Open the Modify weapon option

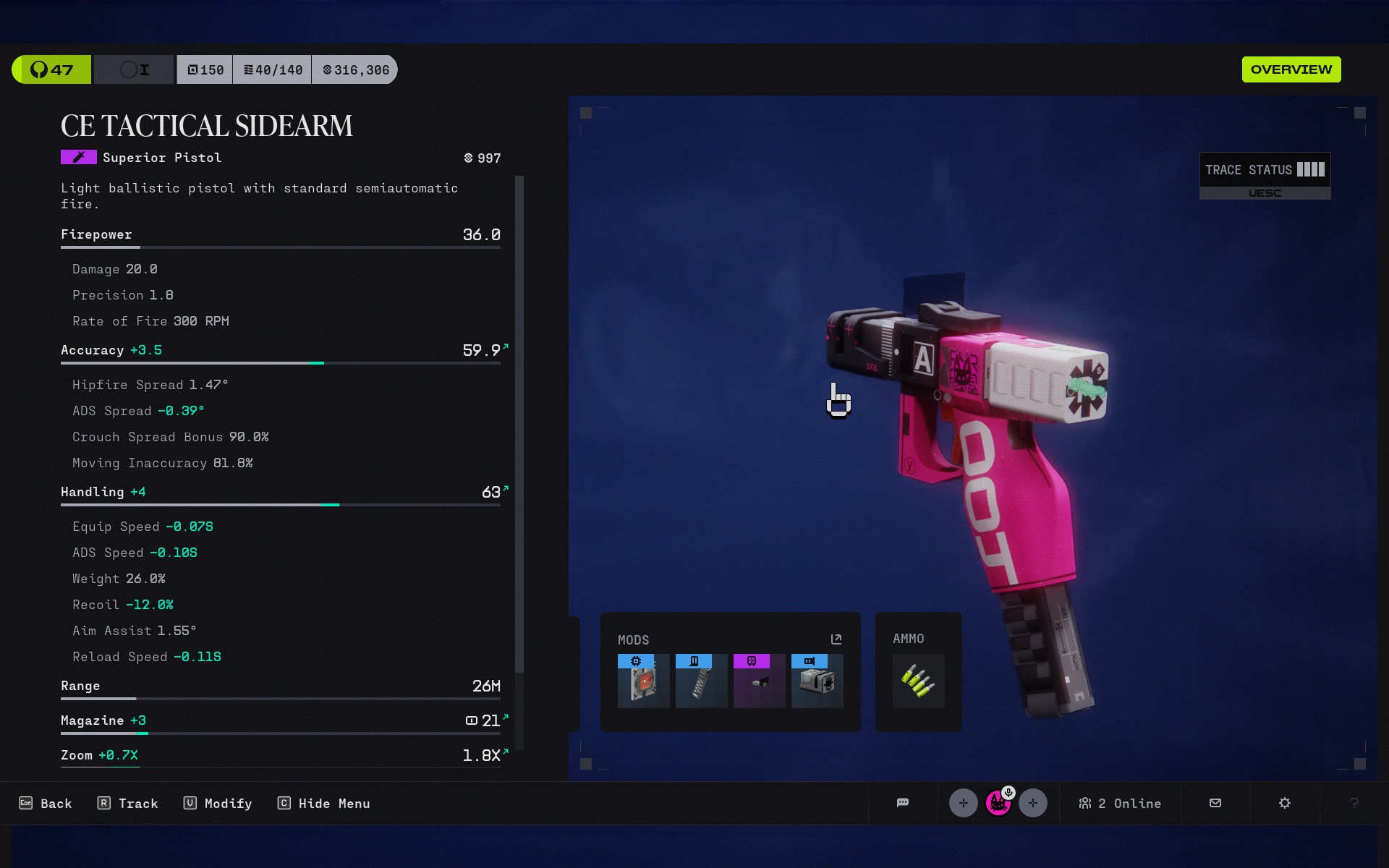coord(218,804)
